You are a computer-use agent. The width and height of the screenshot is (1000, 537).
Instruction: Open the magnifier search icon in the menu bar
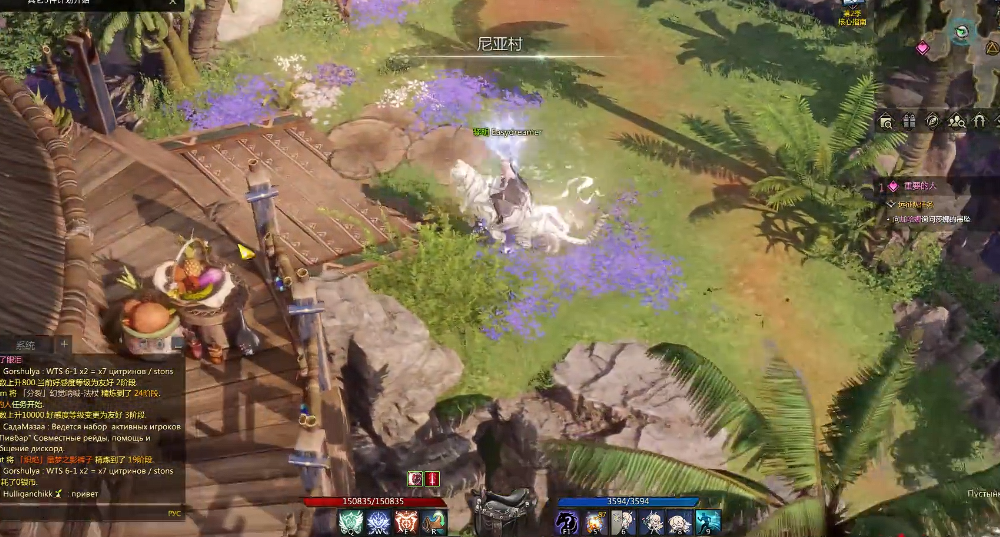click(x=886, y=121)
